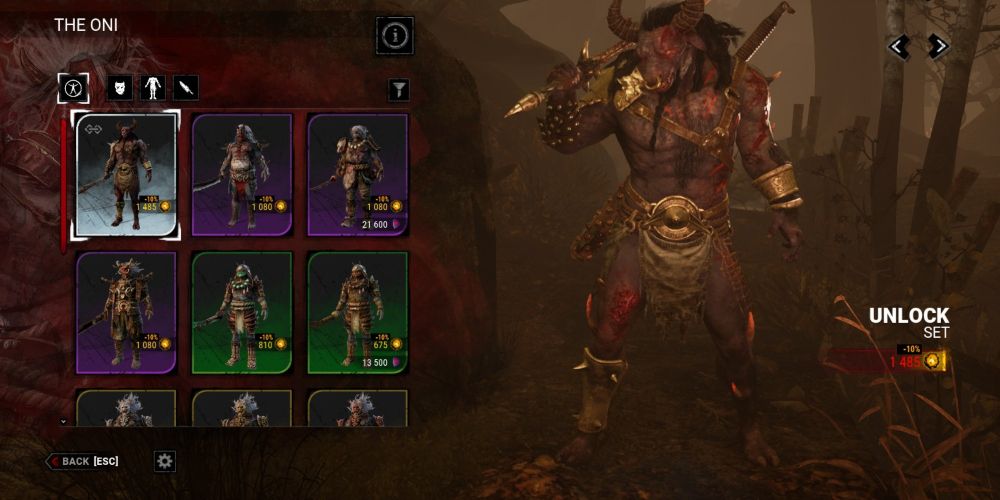1000x500 pixels.
Task: Choose the purple outfit with the red loincloth
Action: [x=241, y=175]
